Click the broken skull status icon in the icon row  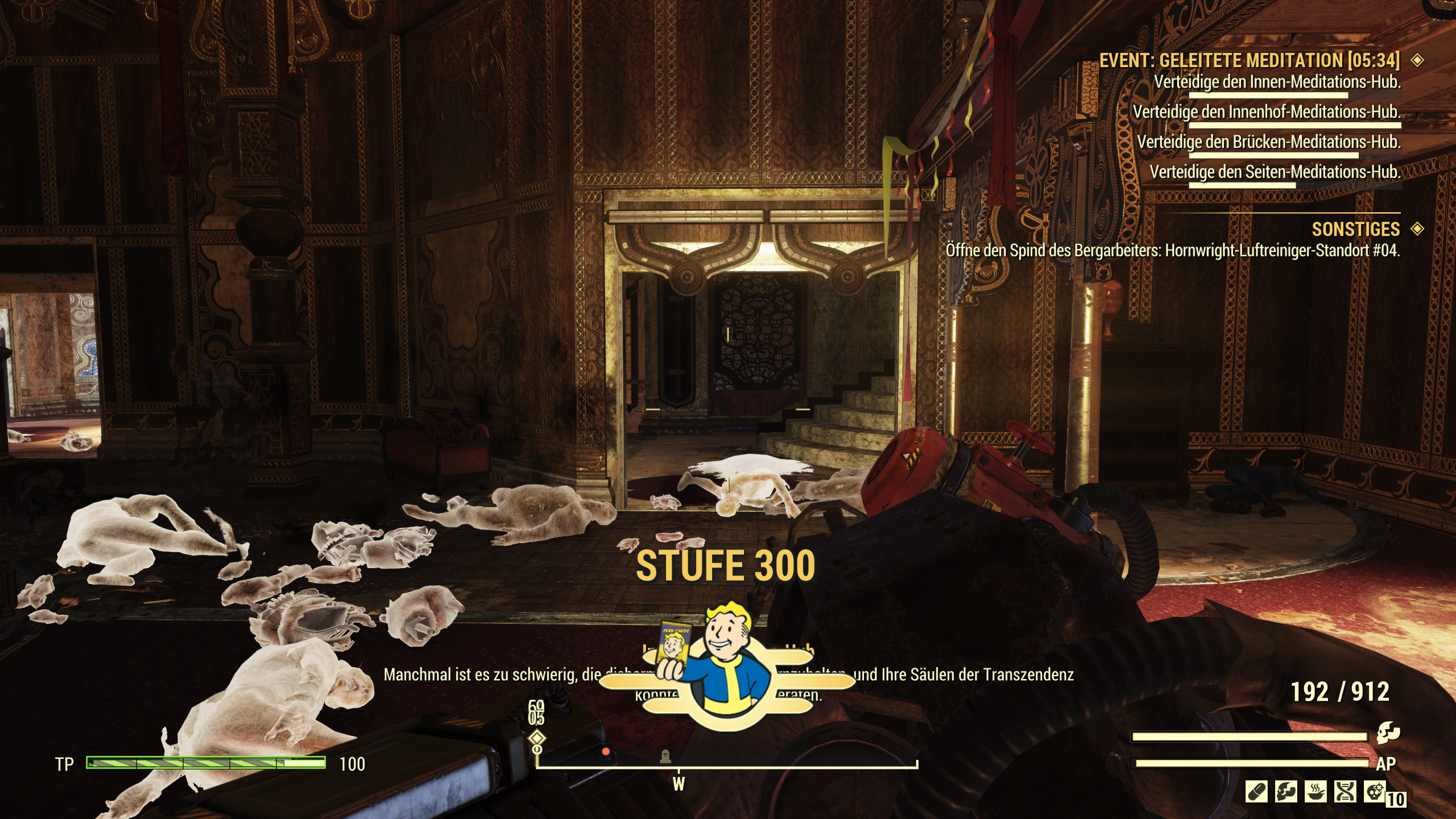point(1286,792)
